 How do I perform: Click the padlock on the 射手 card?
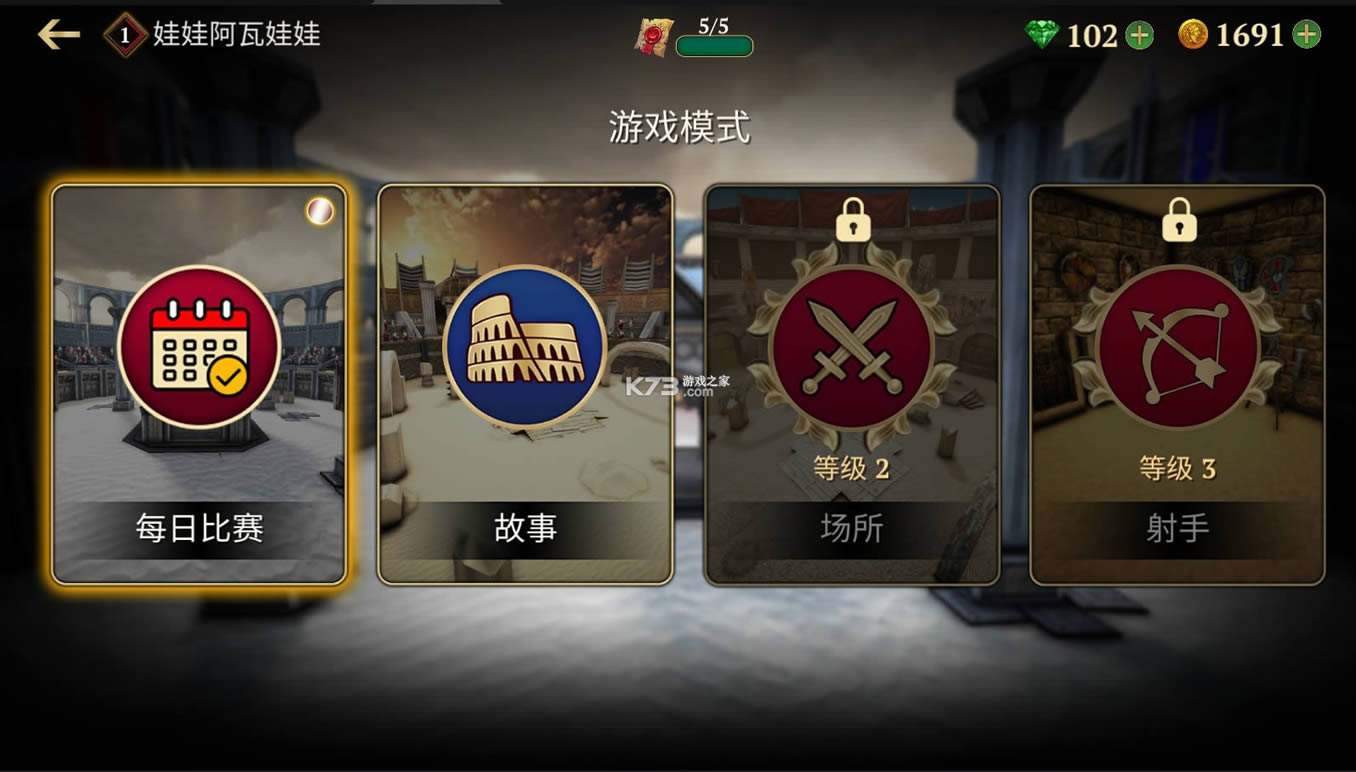(x=1177, y=222)
